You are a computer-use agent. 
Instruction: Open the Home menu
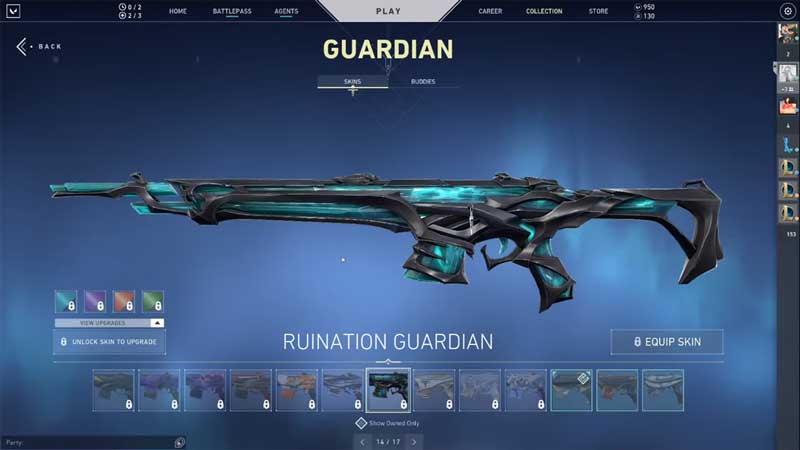(178, 11)
